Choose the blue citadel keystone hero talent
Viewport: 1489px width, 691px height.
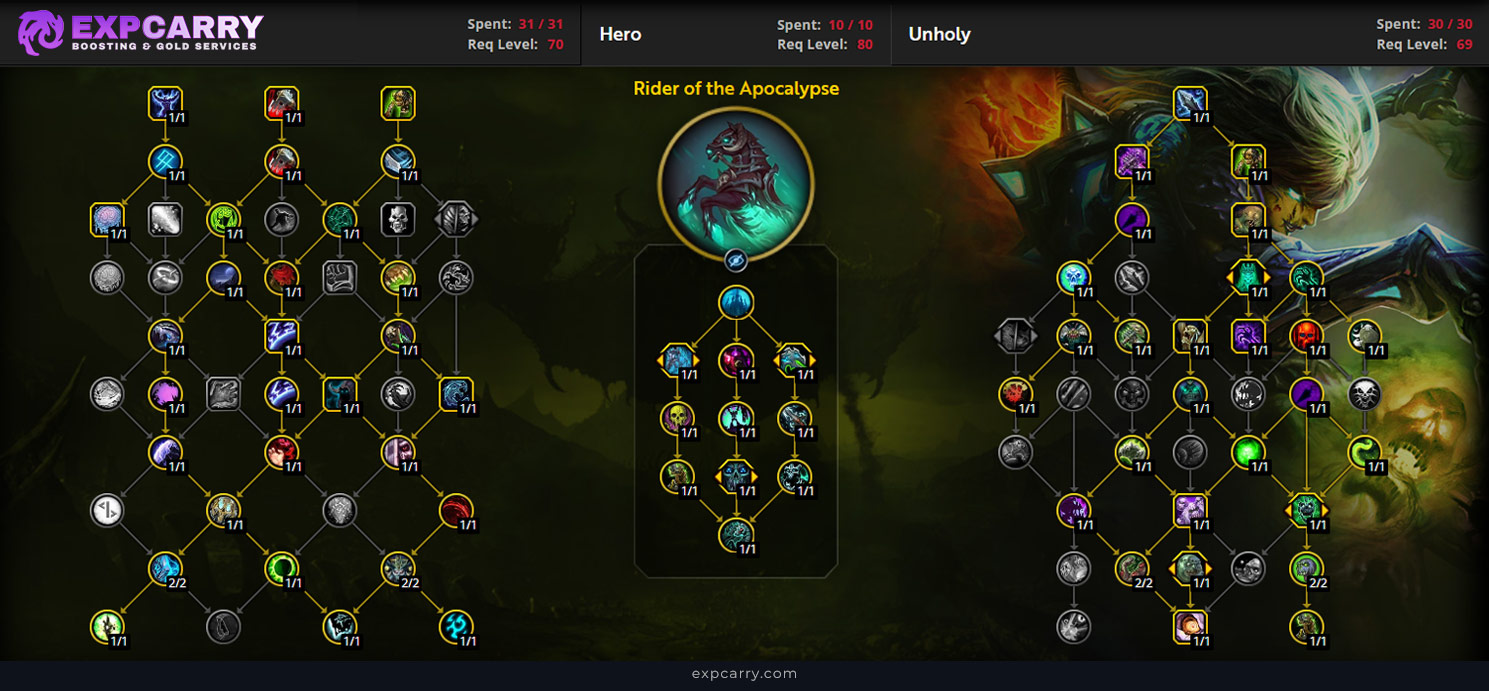[736, 303]
